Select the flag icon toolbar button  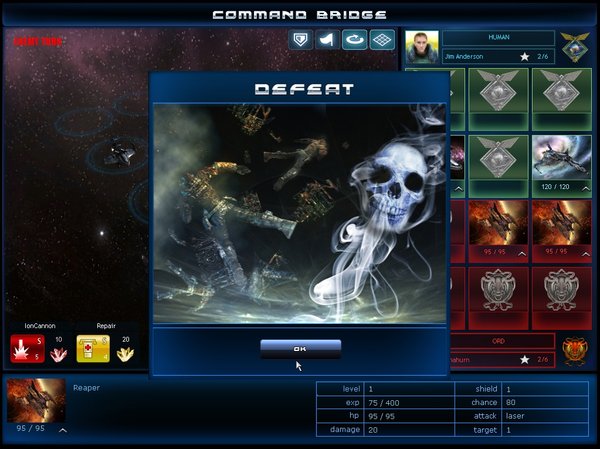coord(327,40)
